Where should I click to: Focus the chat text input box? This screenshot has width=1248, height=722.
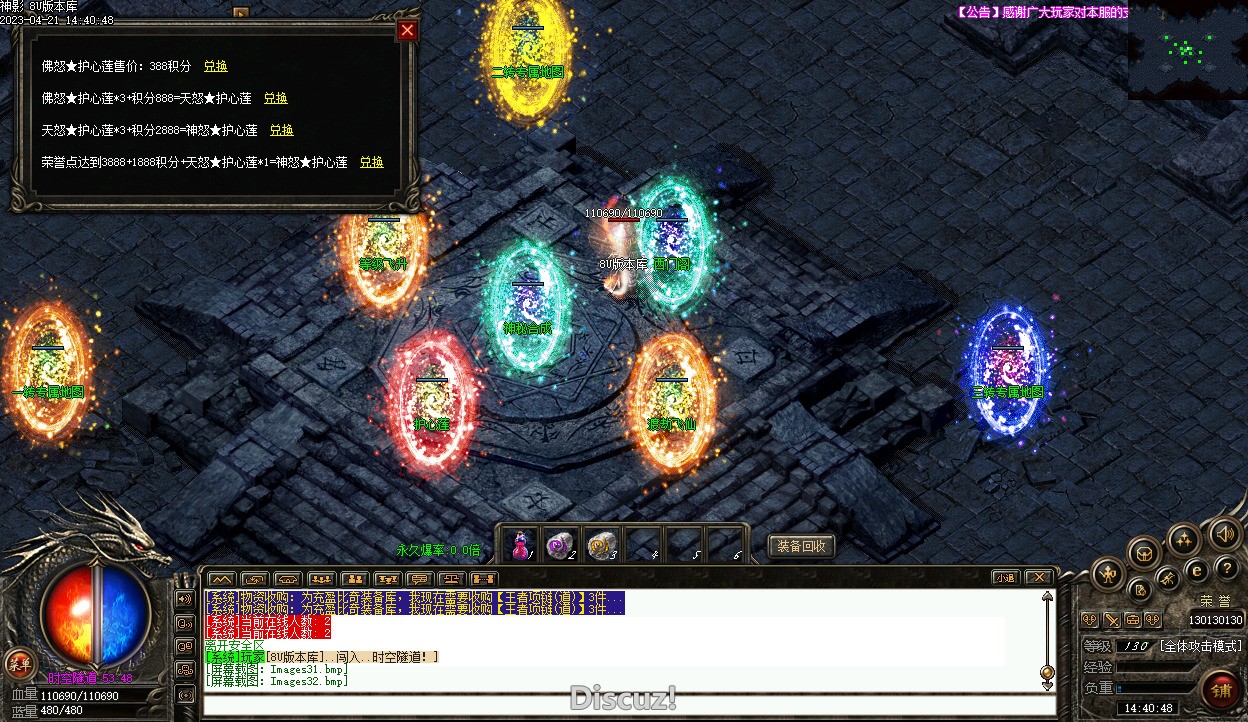pos(620,704)
